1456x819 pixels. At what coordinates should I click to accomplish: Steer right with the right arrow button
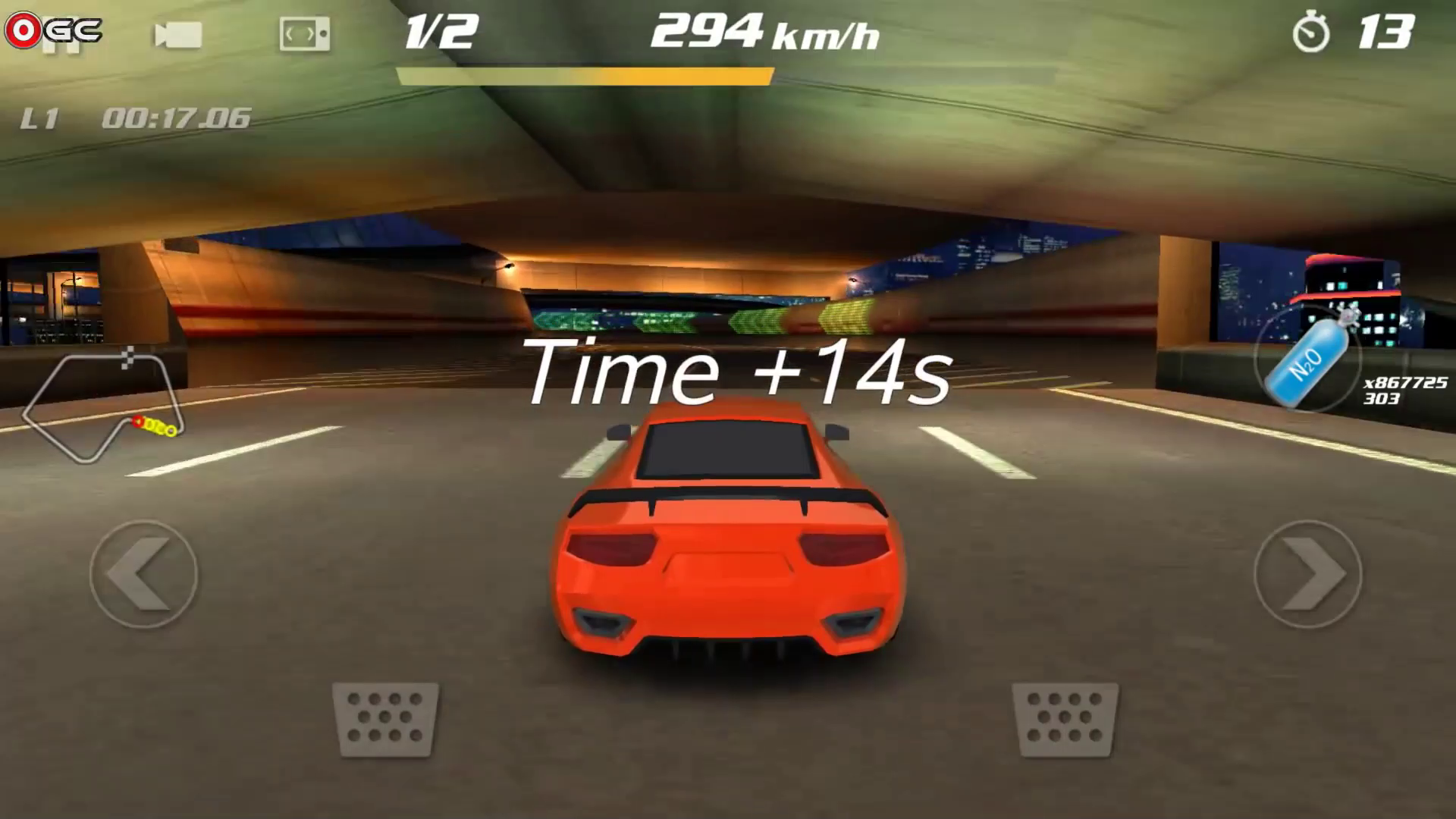pos(1308,574)
